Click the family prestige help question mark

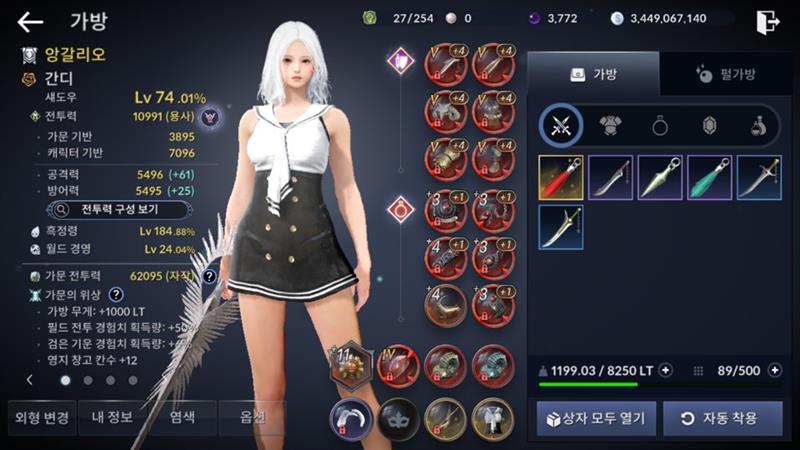tap(116, 294)
